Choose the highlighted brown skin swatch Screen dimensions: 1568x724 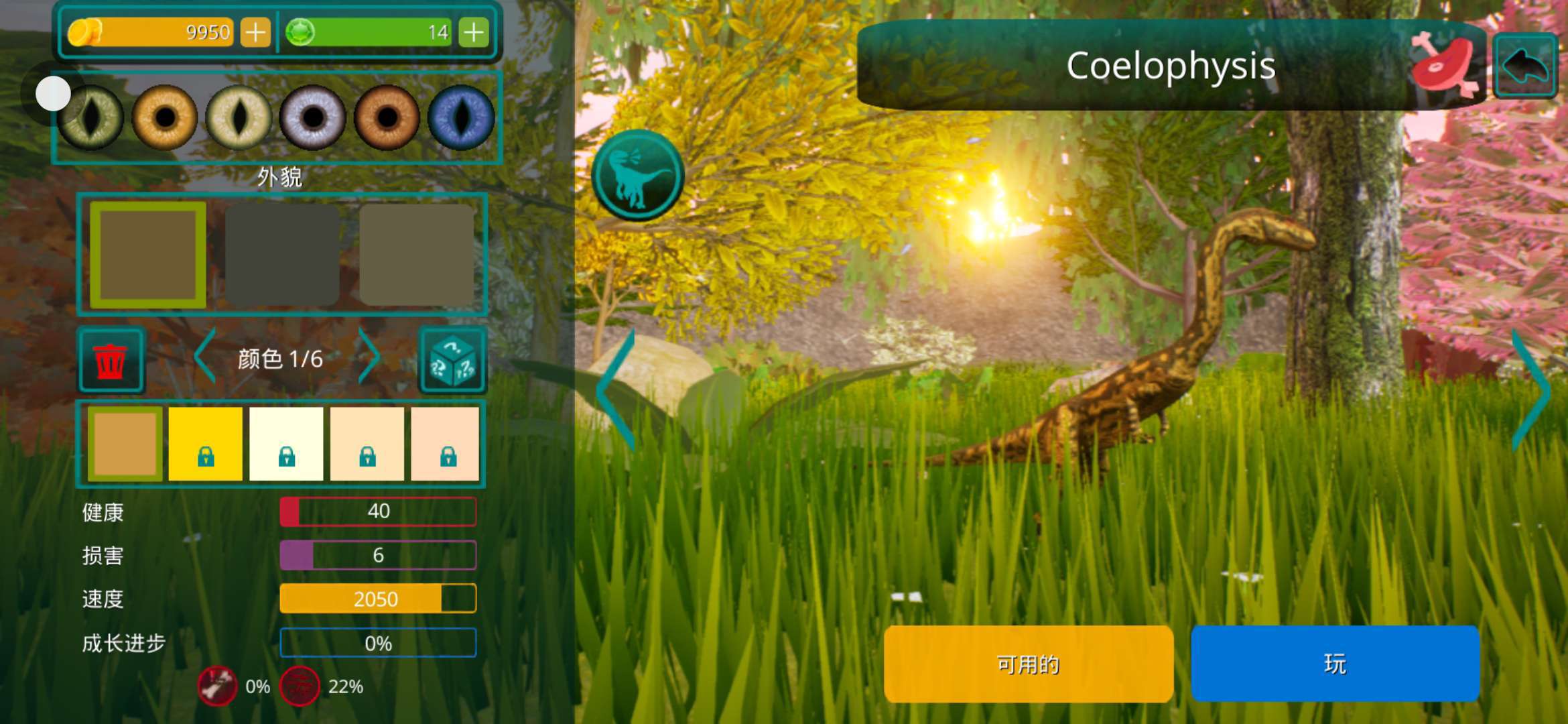coord(148,255)
